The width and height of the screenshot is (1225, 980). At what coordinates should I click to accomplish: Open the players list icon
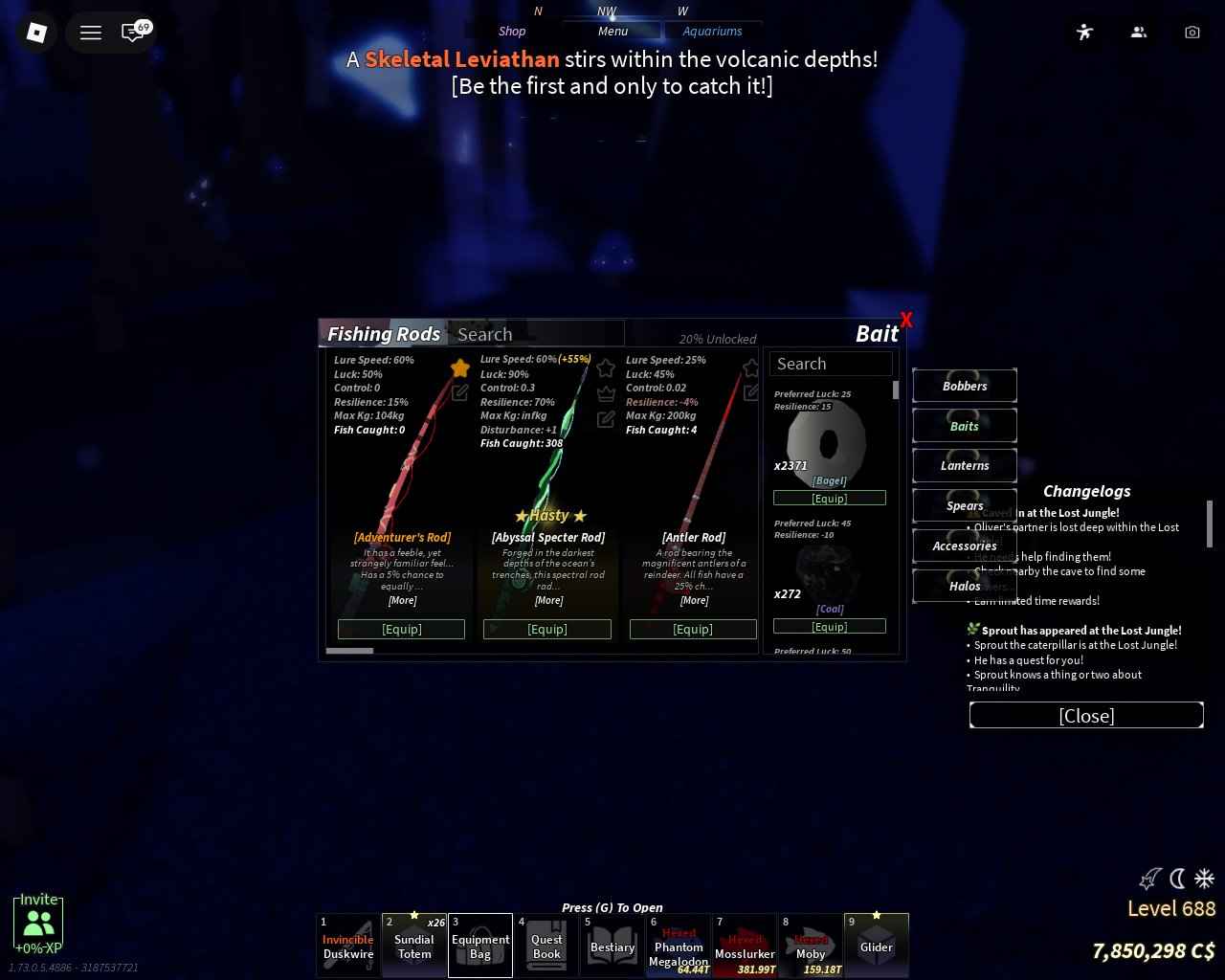click(x=1138, y=32)
